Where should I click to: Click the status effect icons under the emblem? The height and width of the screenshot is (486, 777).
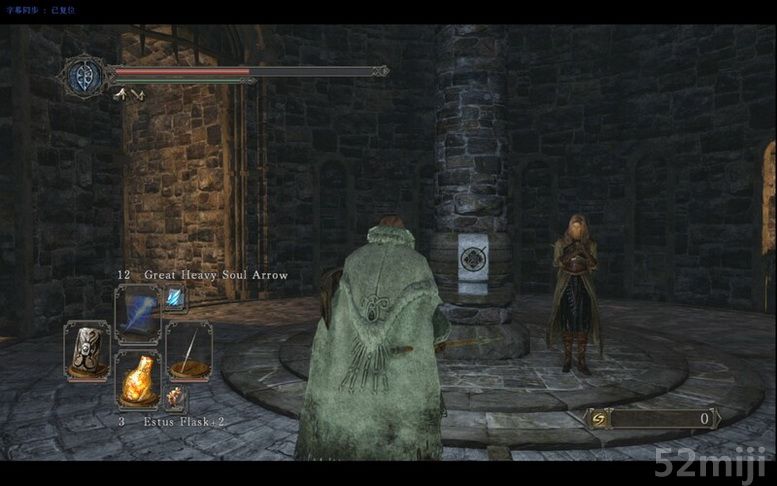(x=128, y=96)
